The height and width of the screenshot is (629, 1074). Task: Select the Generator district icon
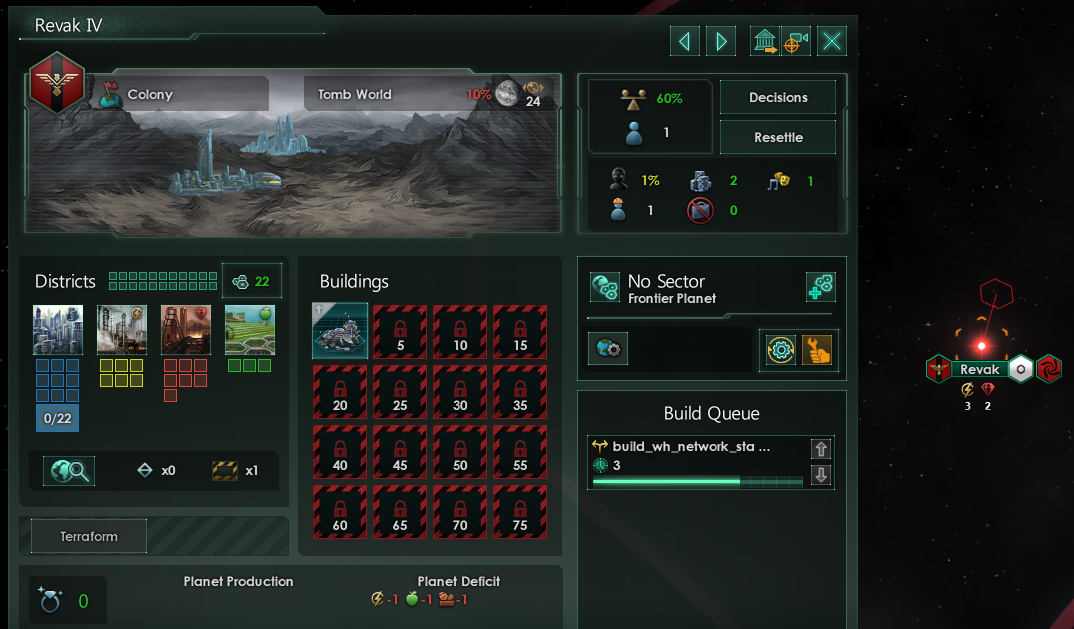tap(121, 330)
